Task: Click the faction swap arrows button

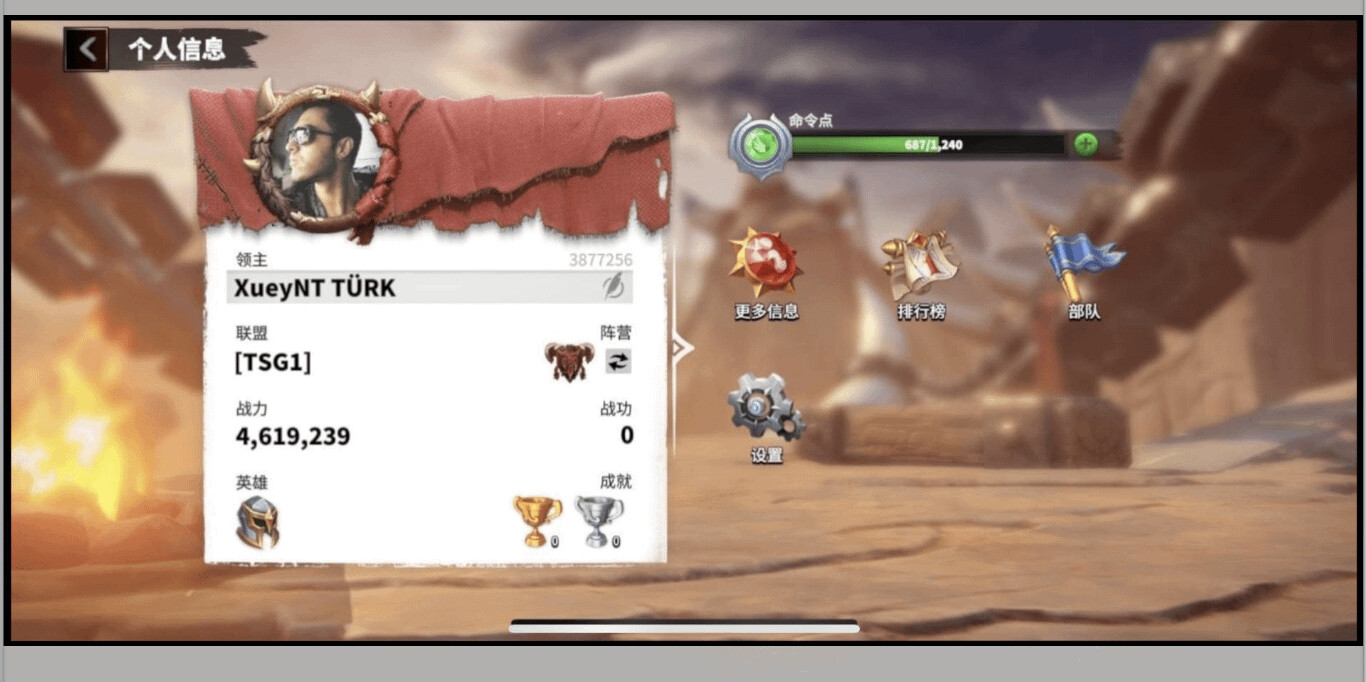Action: click(619, 362)
